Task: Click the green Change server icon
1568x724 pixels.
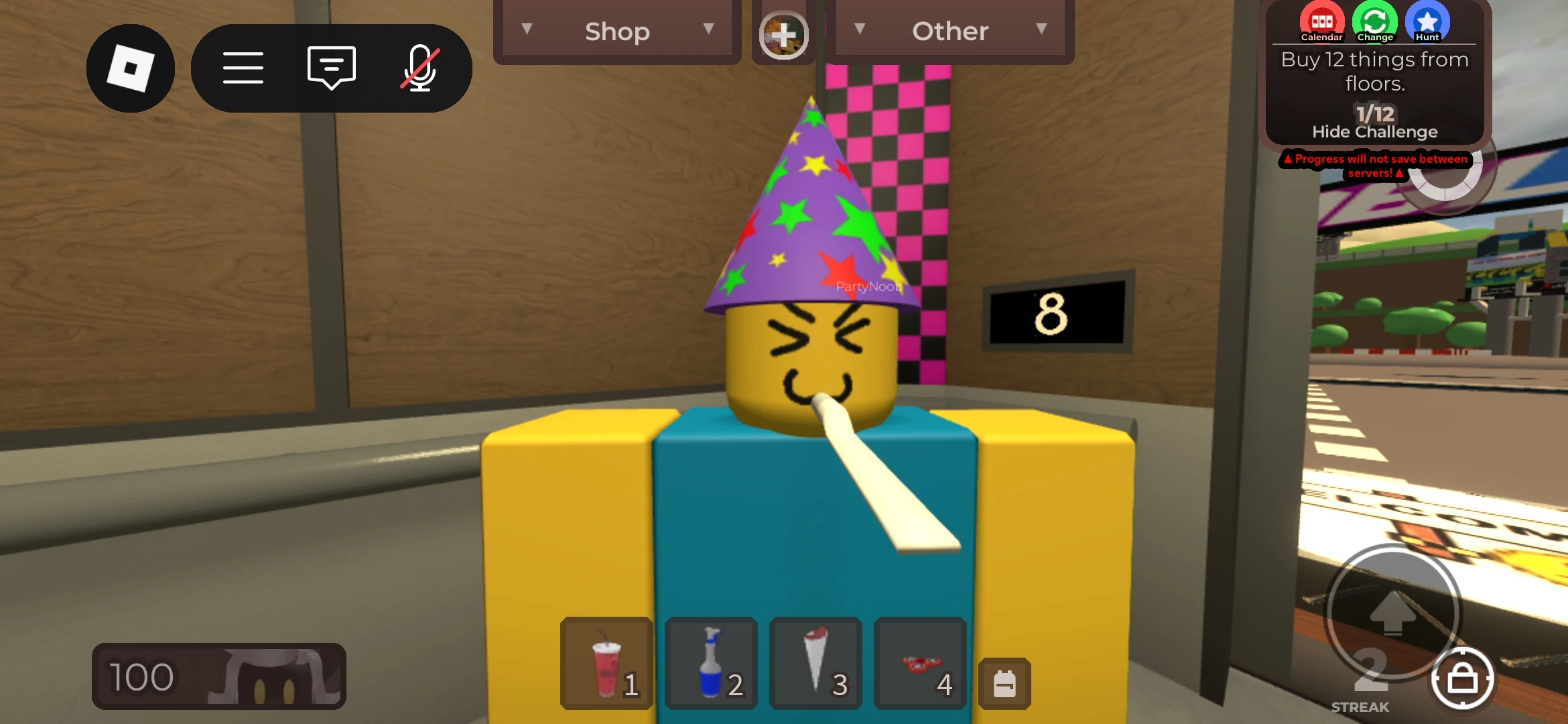Action: point(1376,21)
